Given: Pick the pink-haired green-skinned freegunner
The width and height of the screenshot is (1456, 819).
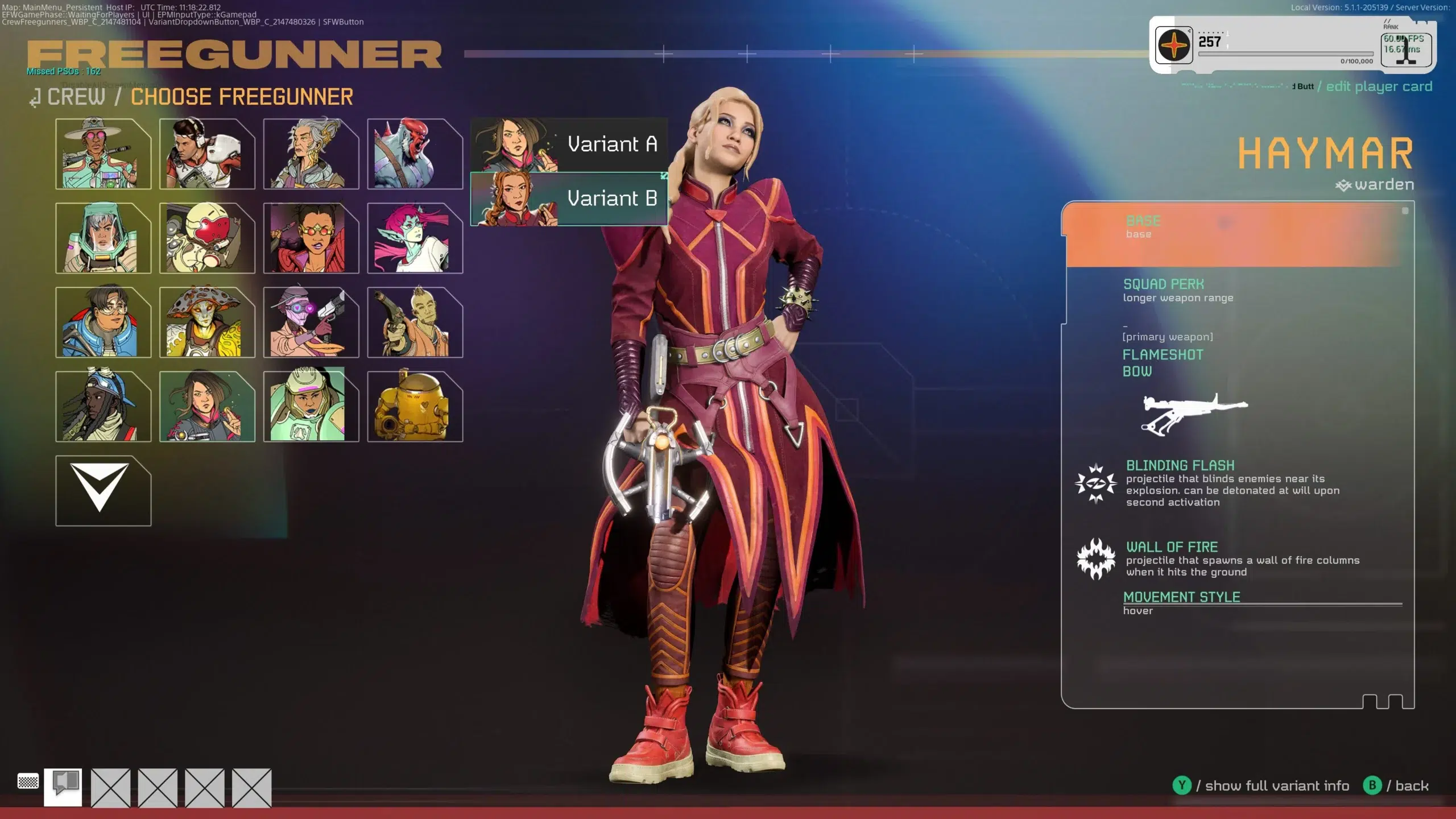Looking at the screenshot, I should [415, 238].
